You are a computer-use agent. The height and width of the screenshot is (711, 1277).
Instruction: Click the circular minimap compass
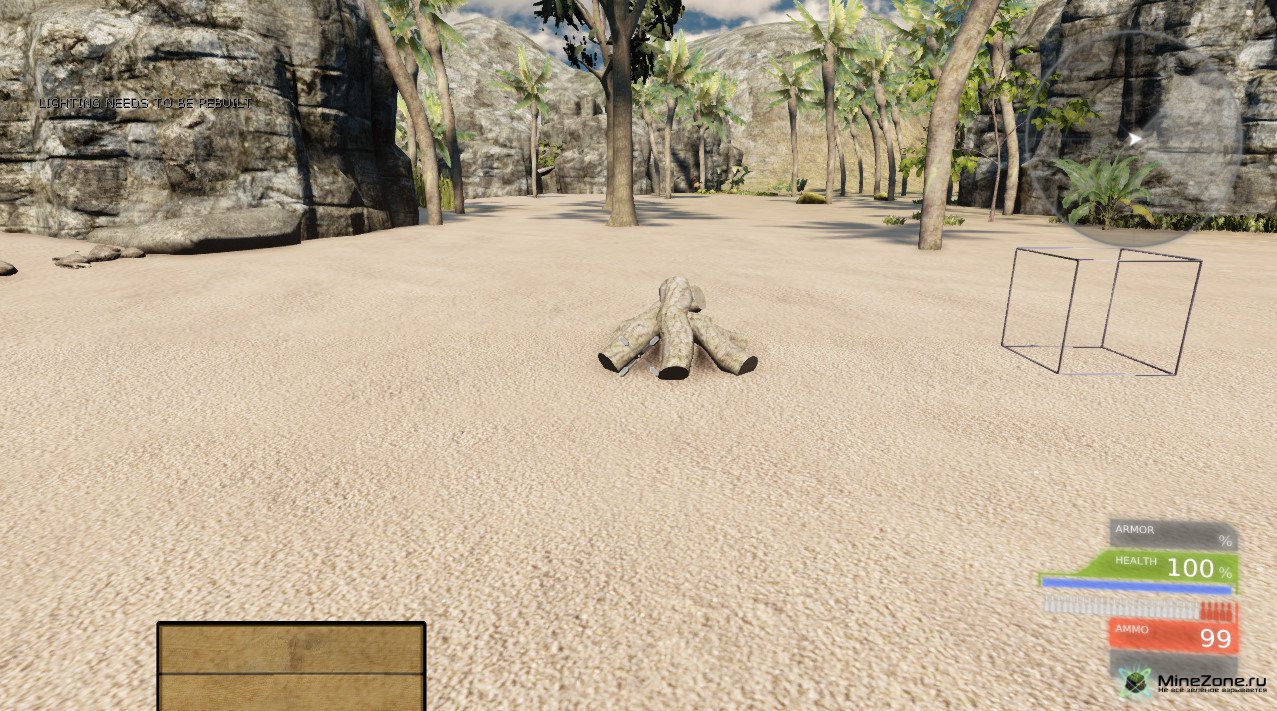(x=1135, y=139)
